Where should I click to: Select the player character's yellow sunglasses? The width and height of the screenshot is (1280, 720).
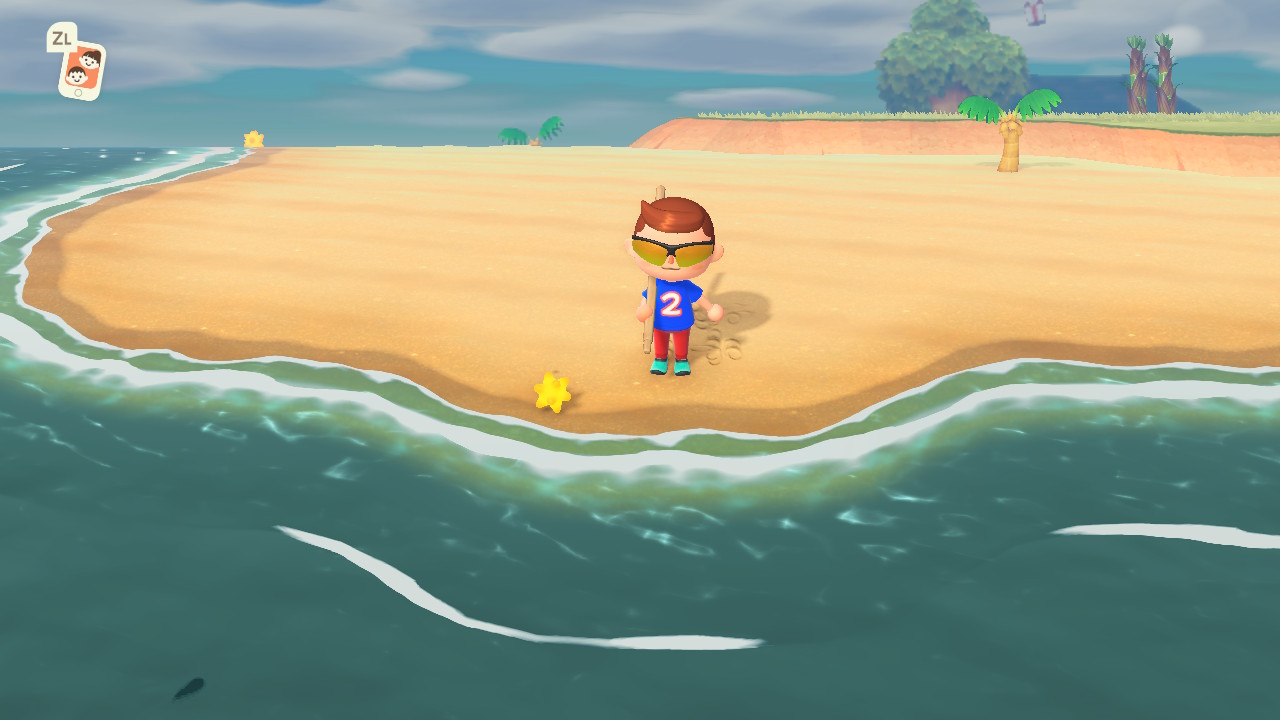click(x=668, y=248)
